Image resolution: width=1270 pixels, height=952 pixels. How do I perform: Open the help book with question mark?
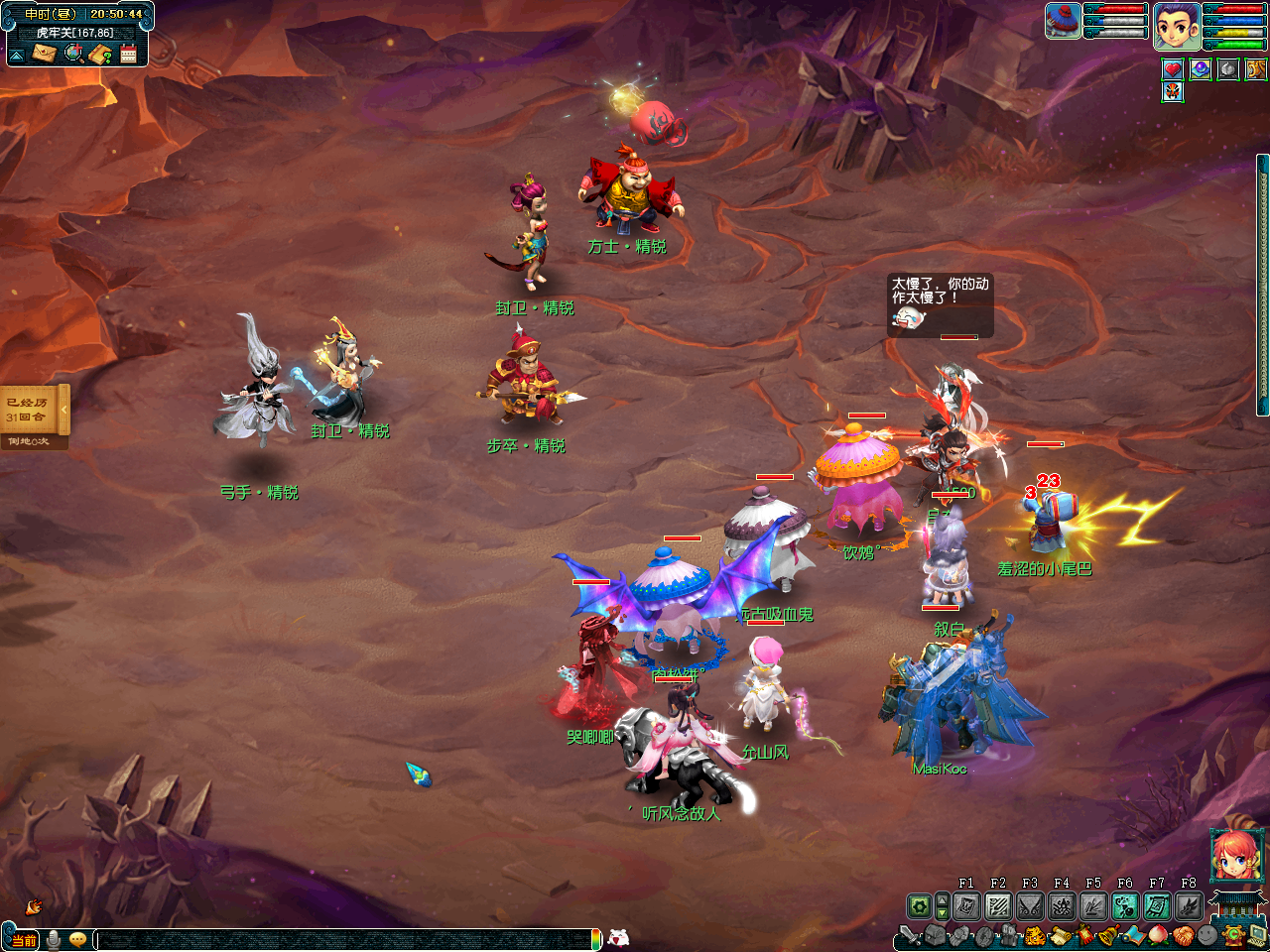(100, 54)
